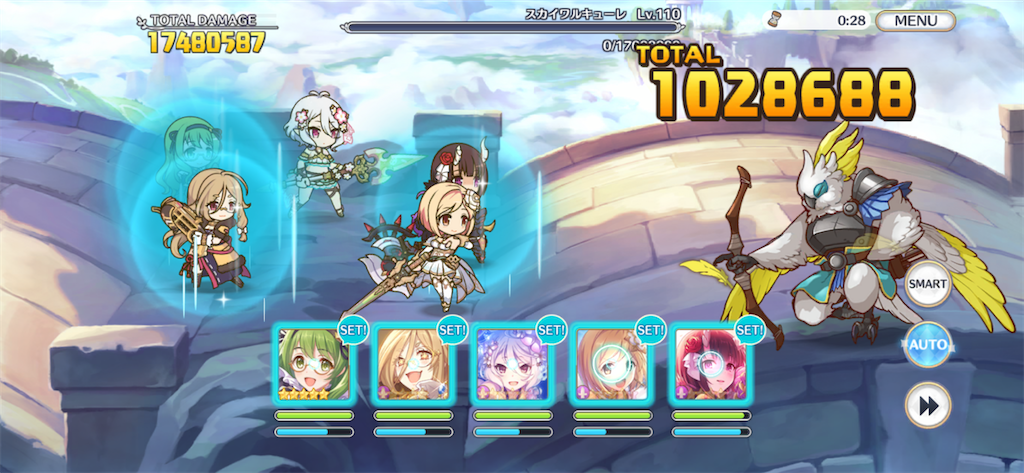The image size is (1024, 473).
Task: Click the fast-forward speed button
Action: click(x=927, y=405)
